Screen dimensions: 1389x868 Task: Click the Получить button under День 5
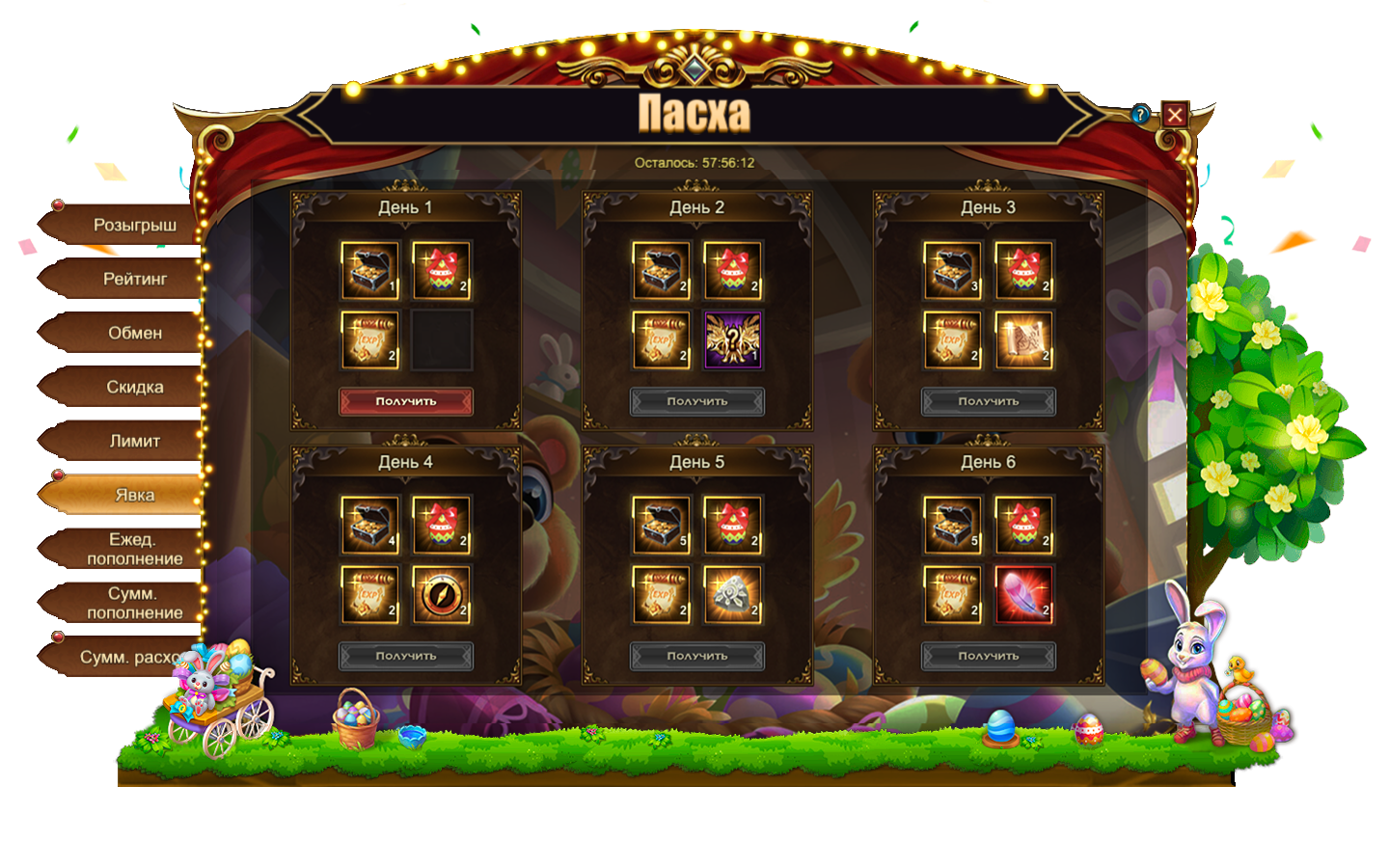click(697, 656)
